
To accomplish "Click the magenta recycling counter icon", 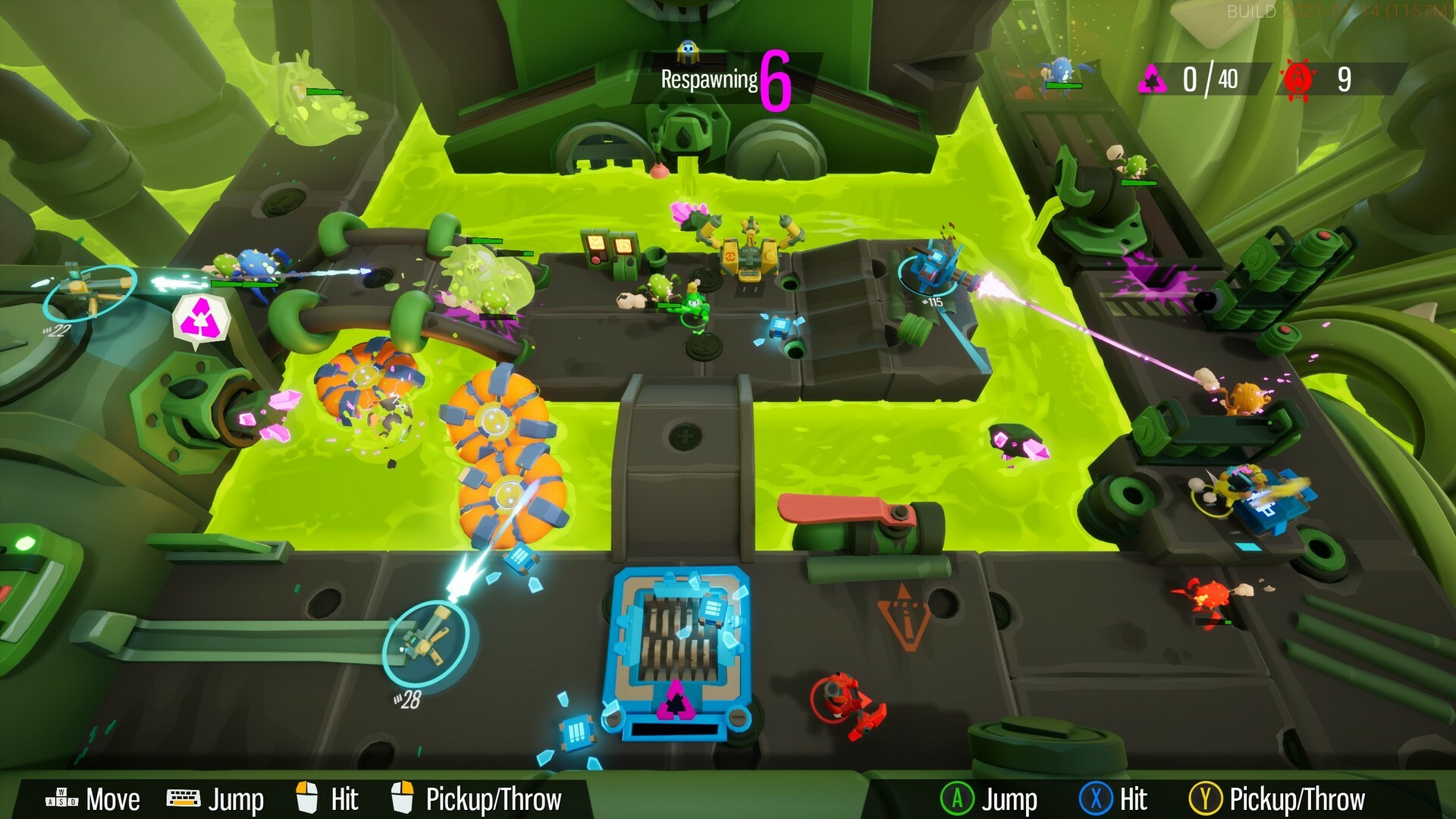I will [1153, 78].
